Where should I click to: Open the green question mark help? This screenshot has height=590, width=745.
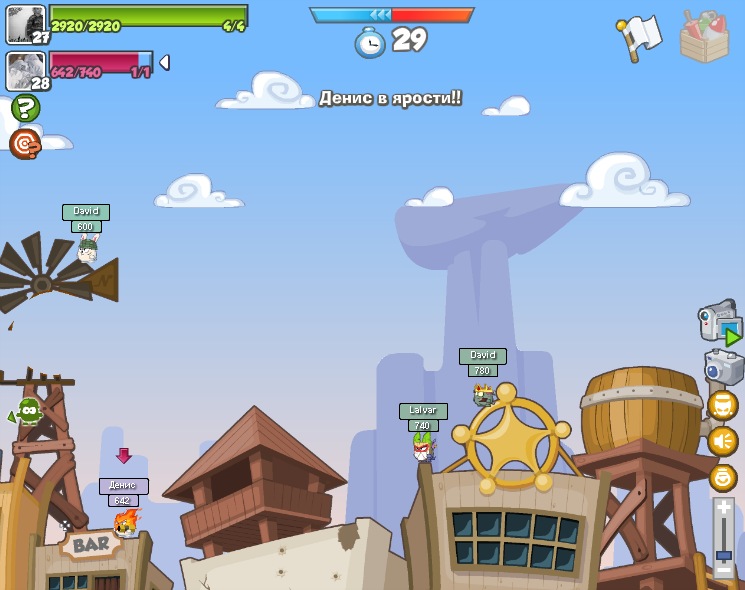pyautogui.click(x=25, y=108)
